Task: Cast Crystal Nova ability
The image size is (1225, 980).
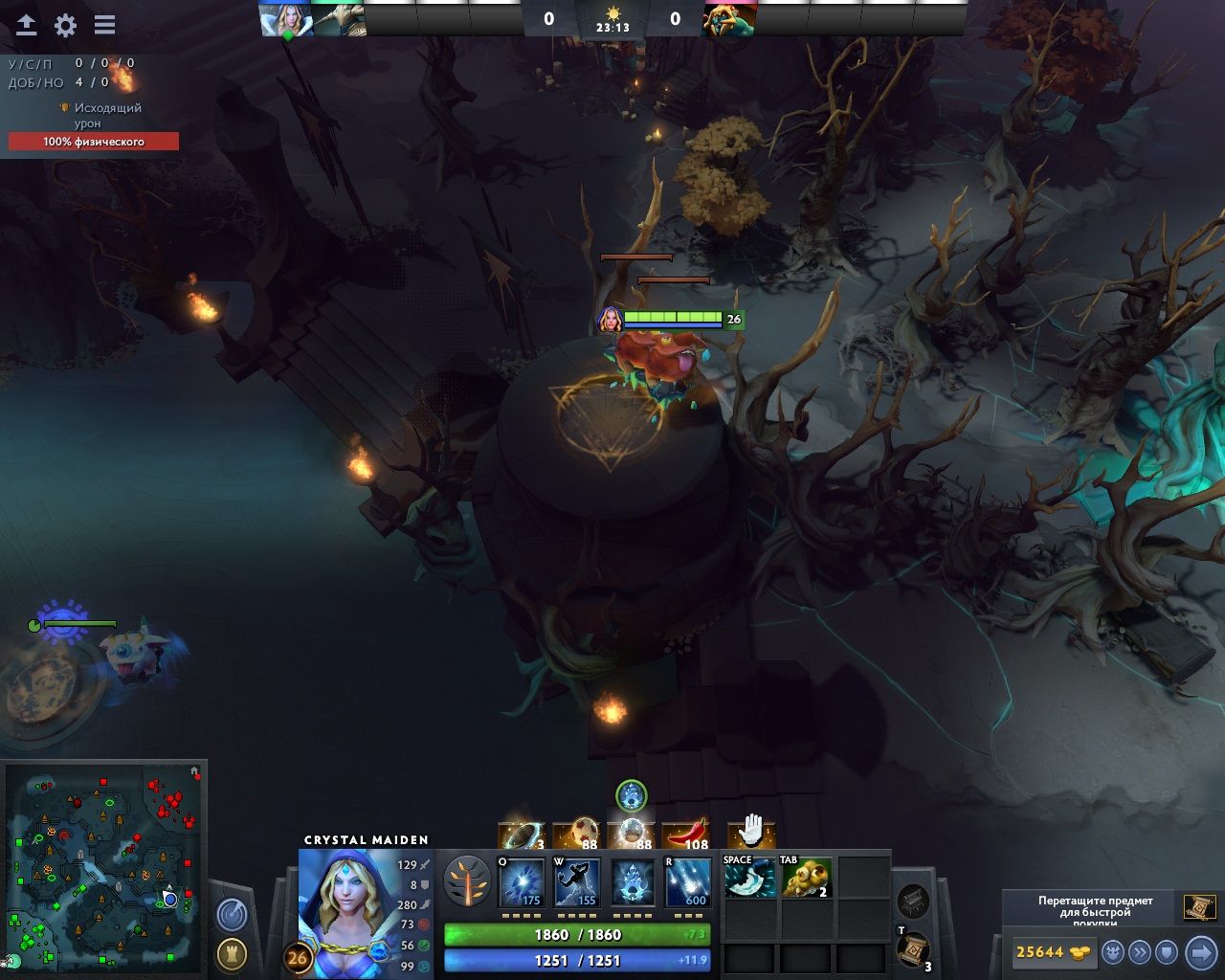Action: (522, 882)
